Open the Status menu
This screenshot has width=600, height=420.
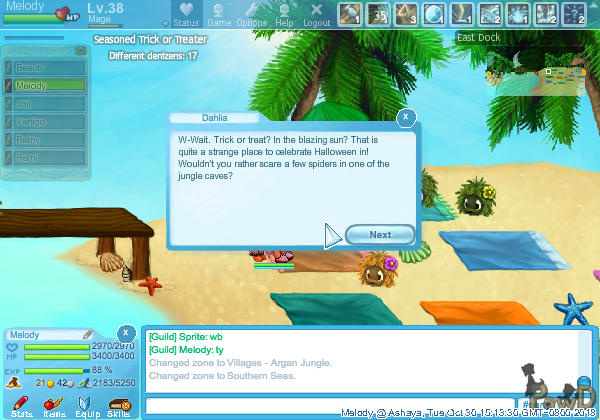pyautogui.click(x=185, y=15)
